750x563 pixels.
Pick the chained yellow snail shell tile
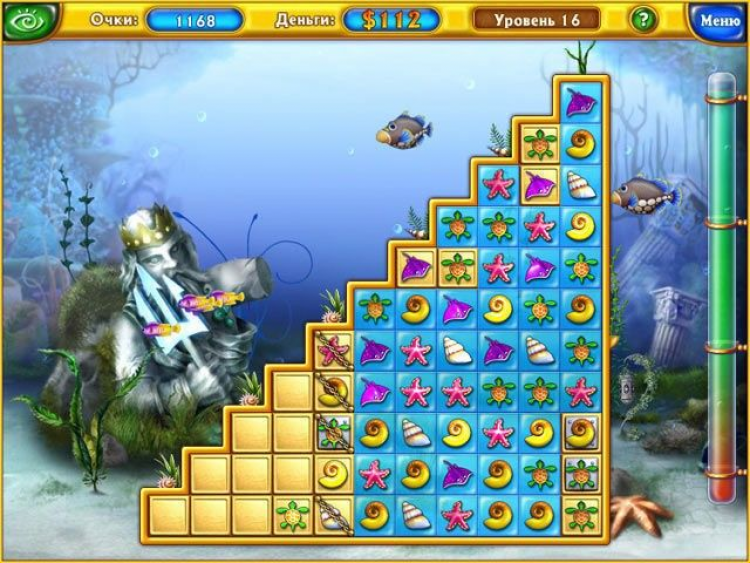pyautogui.click(x=332, y=390)
